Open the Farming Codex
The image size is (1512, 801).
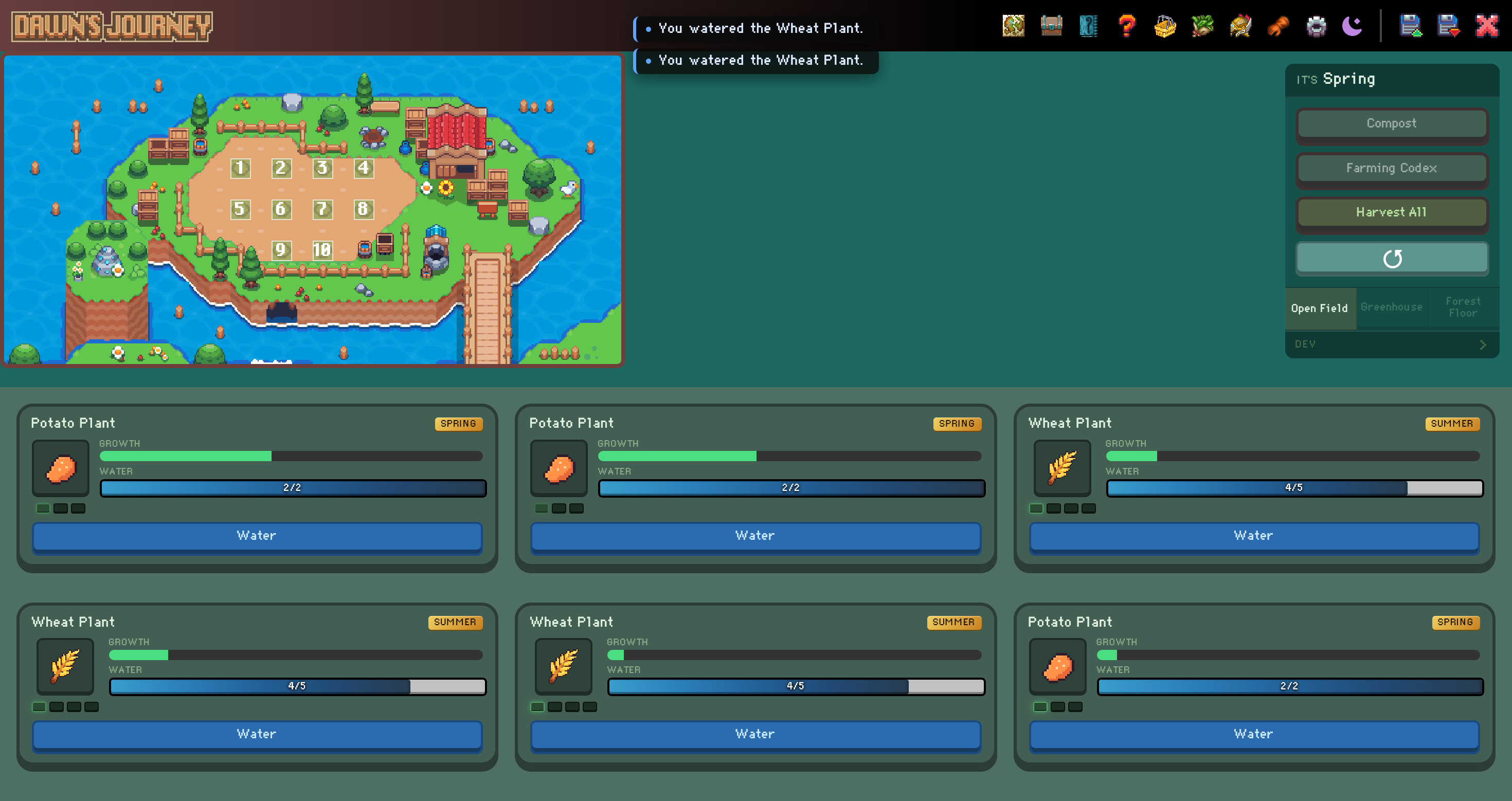click(x=1392, y=169)
